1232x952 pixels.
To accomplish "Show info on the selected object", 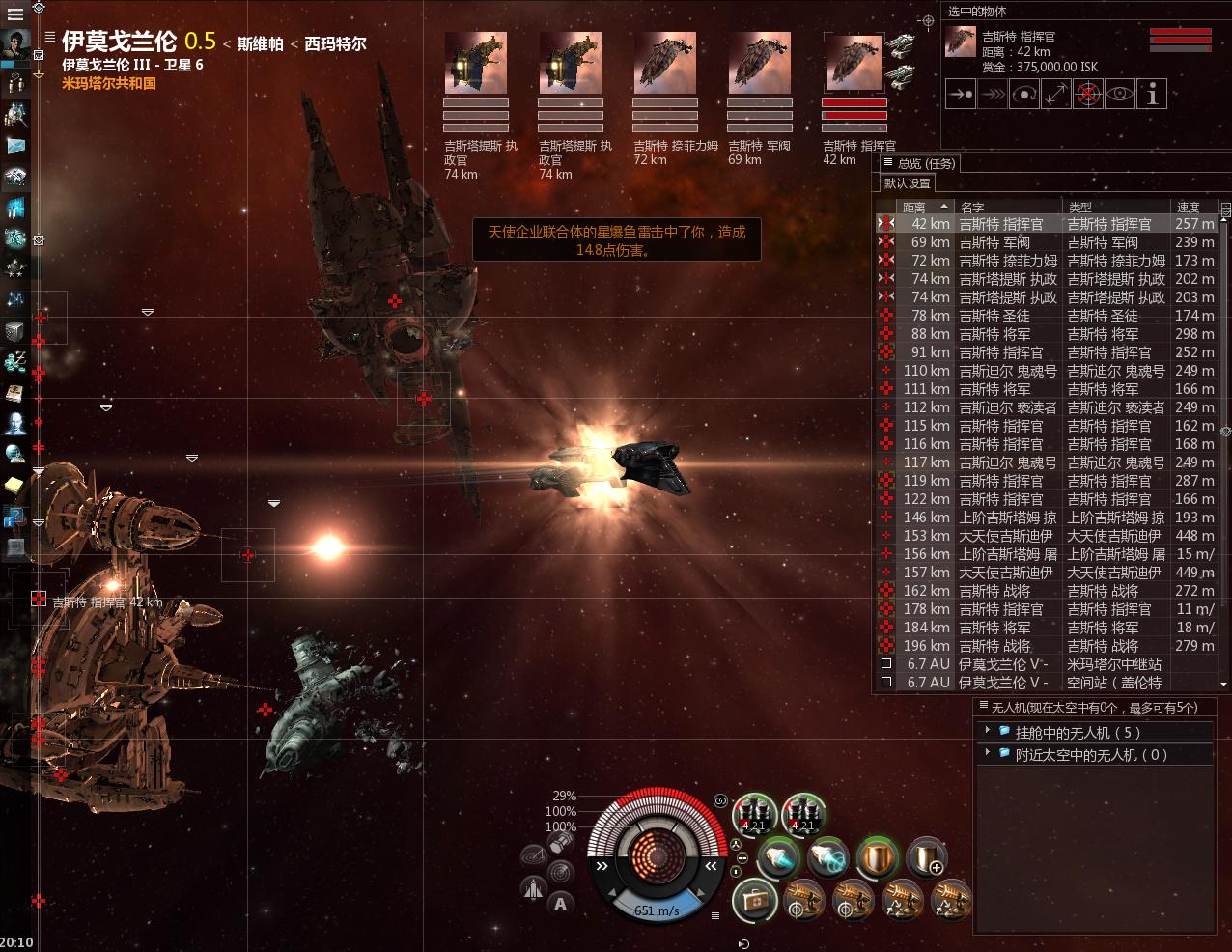I will [1152, 94].
